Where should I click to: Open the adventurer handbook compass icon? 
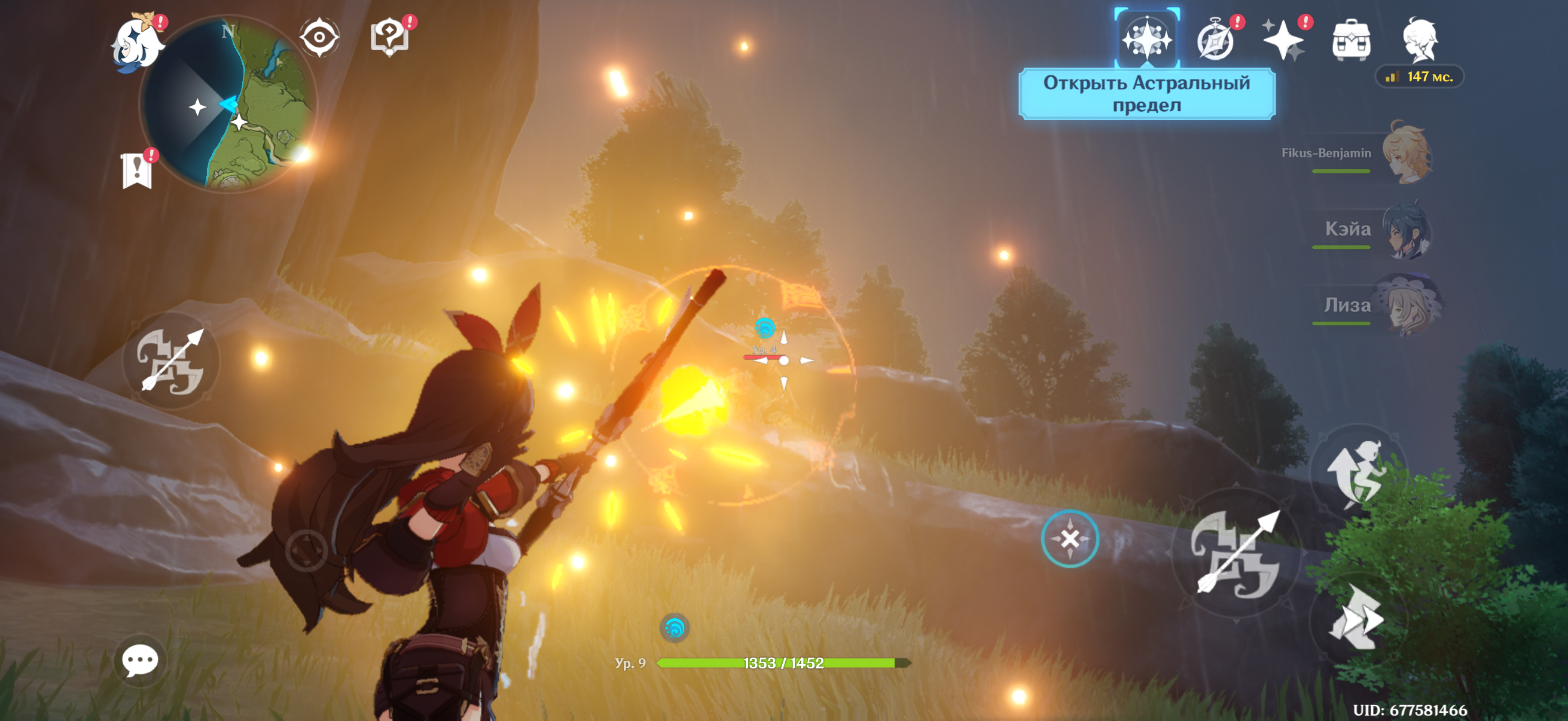(x=1216, y=40)
